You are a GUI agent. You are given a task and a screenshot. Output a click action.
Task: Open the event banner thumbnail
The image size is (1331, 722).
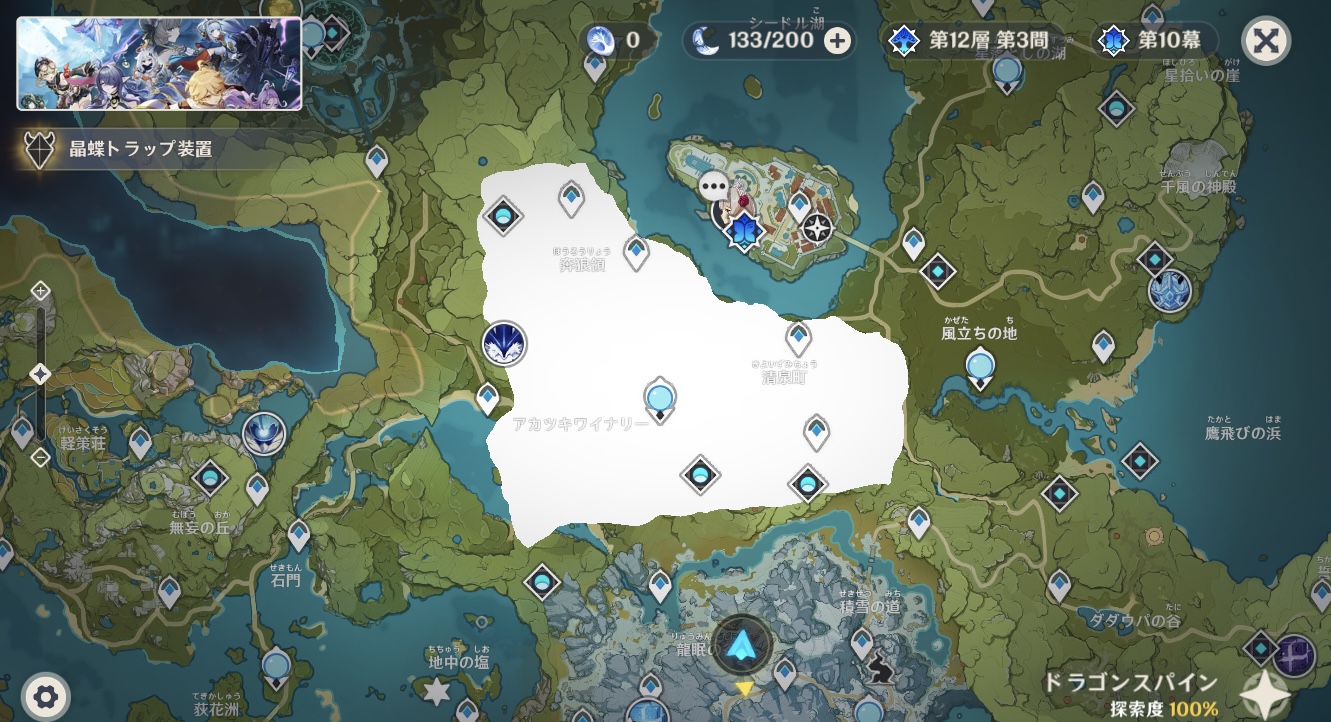tap(159, 63)
